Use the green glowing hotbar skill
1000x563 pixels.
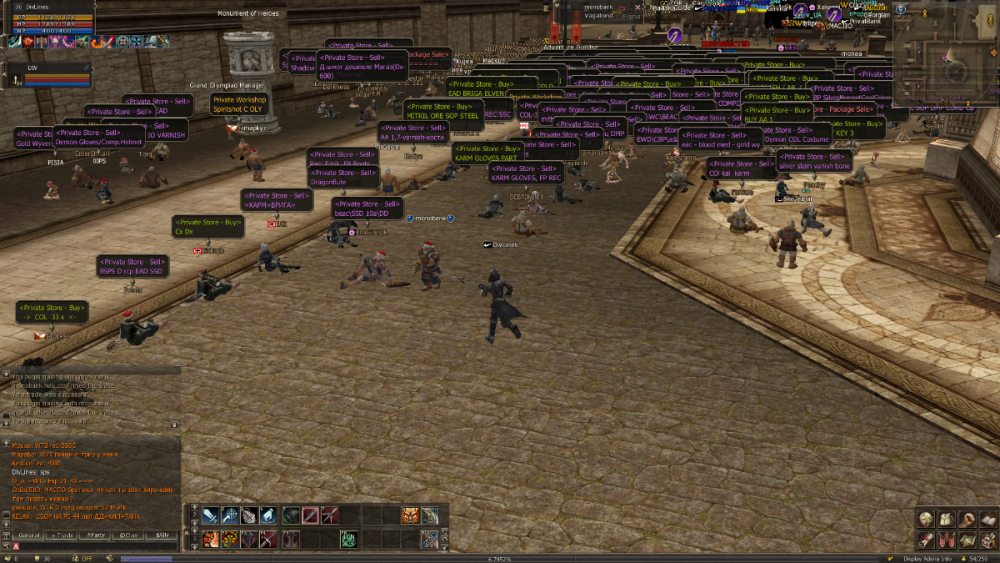(350, 539)
